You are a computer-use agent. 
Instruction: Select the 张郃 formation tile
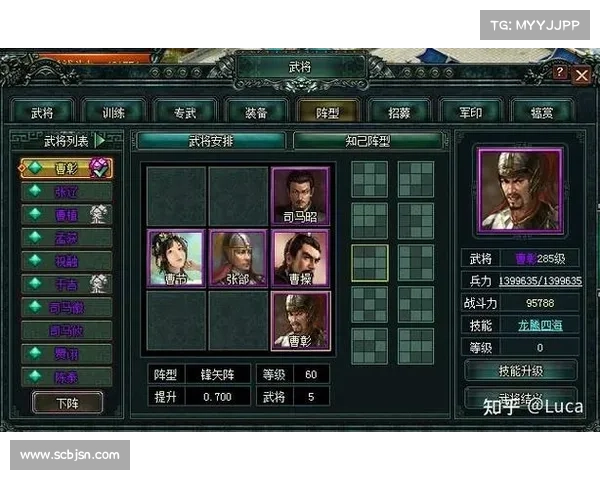(238, 258)
